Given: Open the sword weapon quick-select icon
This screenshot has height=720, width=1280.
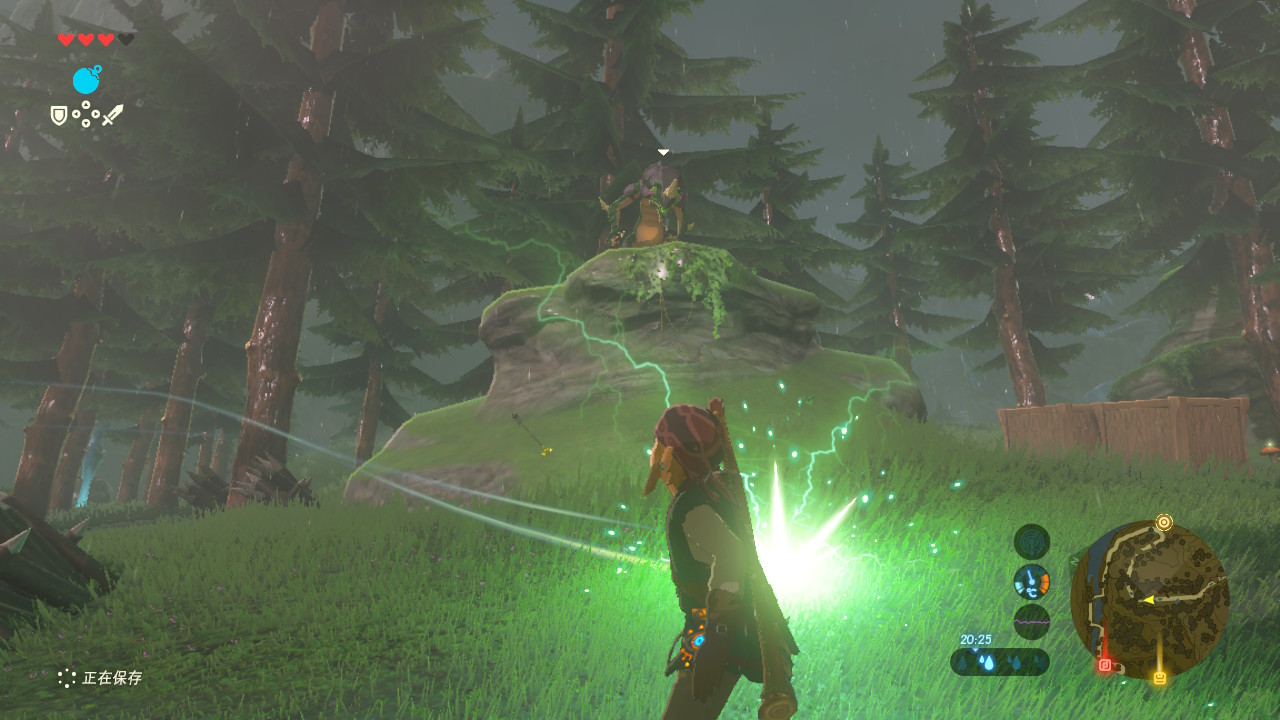Looking at the screenshot, I should pos(112,115).
